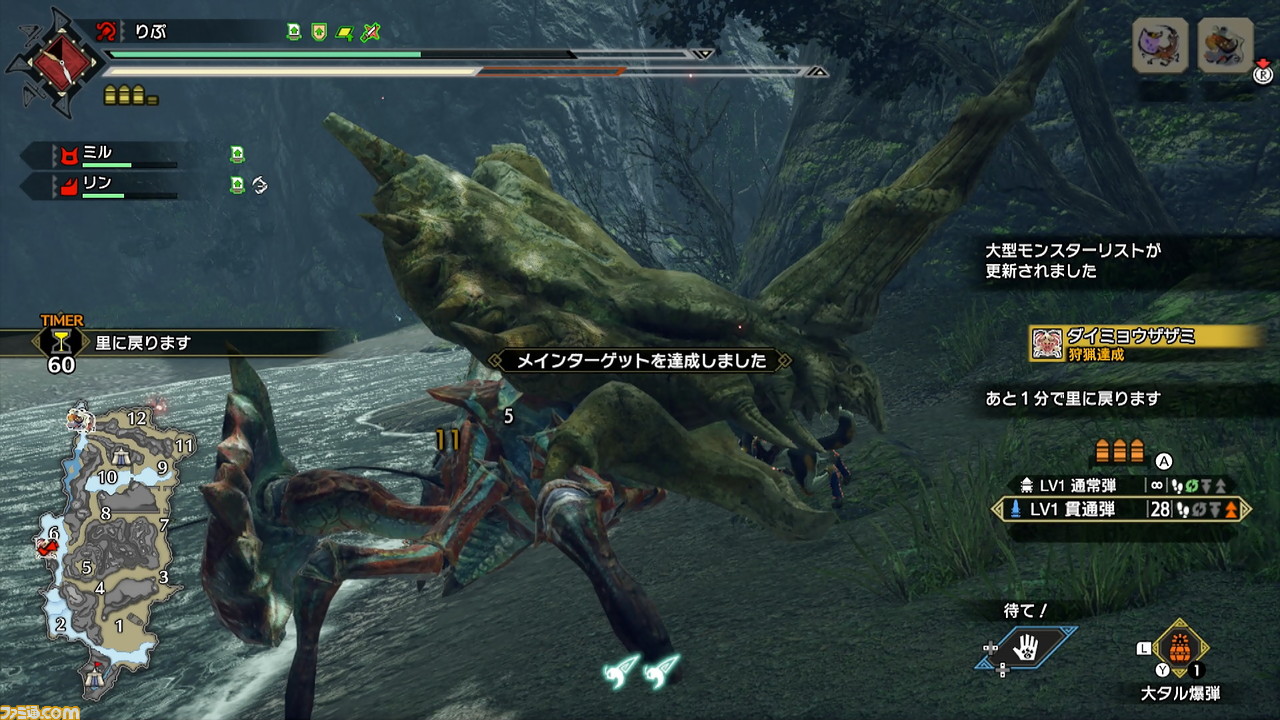
Task: Click area 12 on the minimap
Action: pyautogui.click(x=137, y=418)
